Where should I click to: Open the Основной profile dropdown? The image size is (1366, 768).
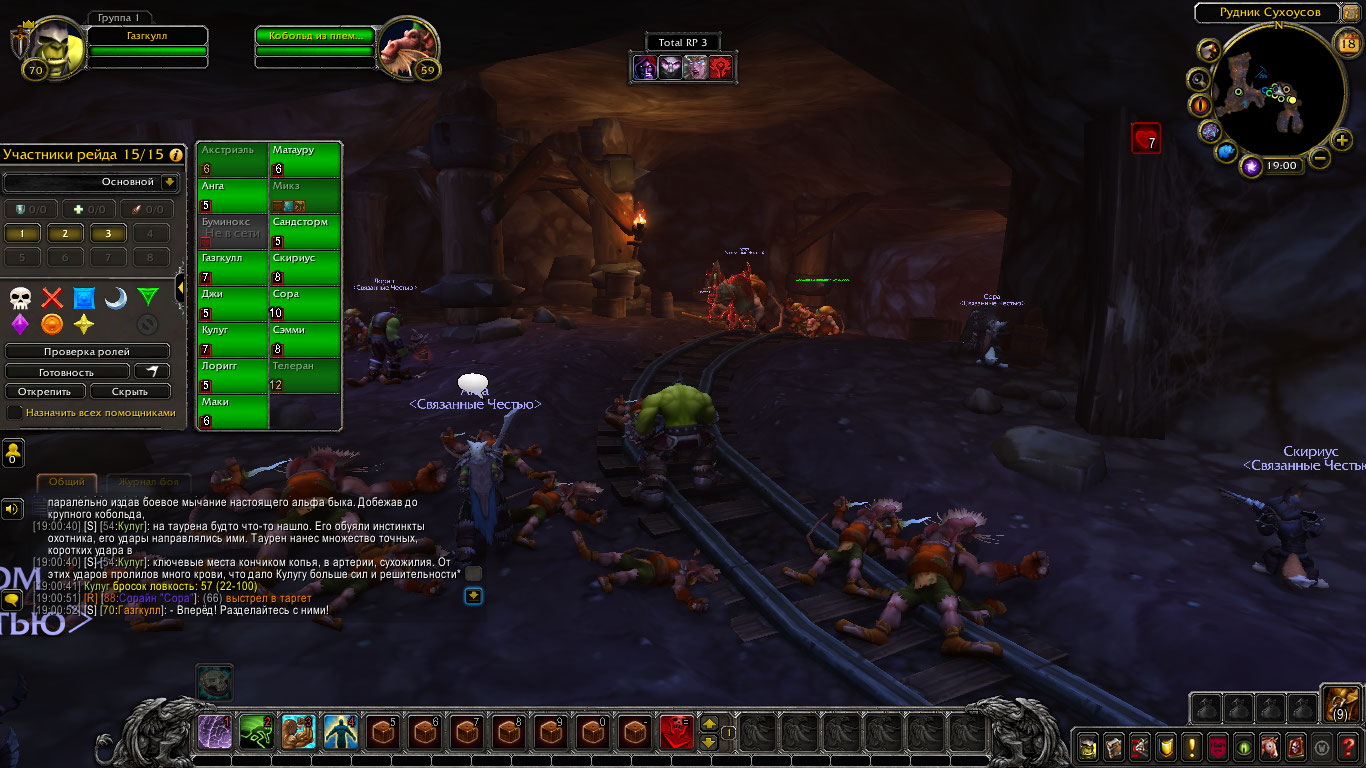pyautogui.click(x=169, y=182)
